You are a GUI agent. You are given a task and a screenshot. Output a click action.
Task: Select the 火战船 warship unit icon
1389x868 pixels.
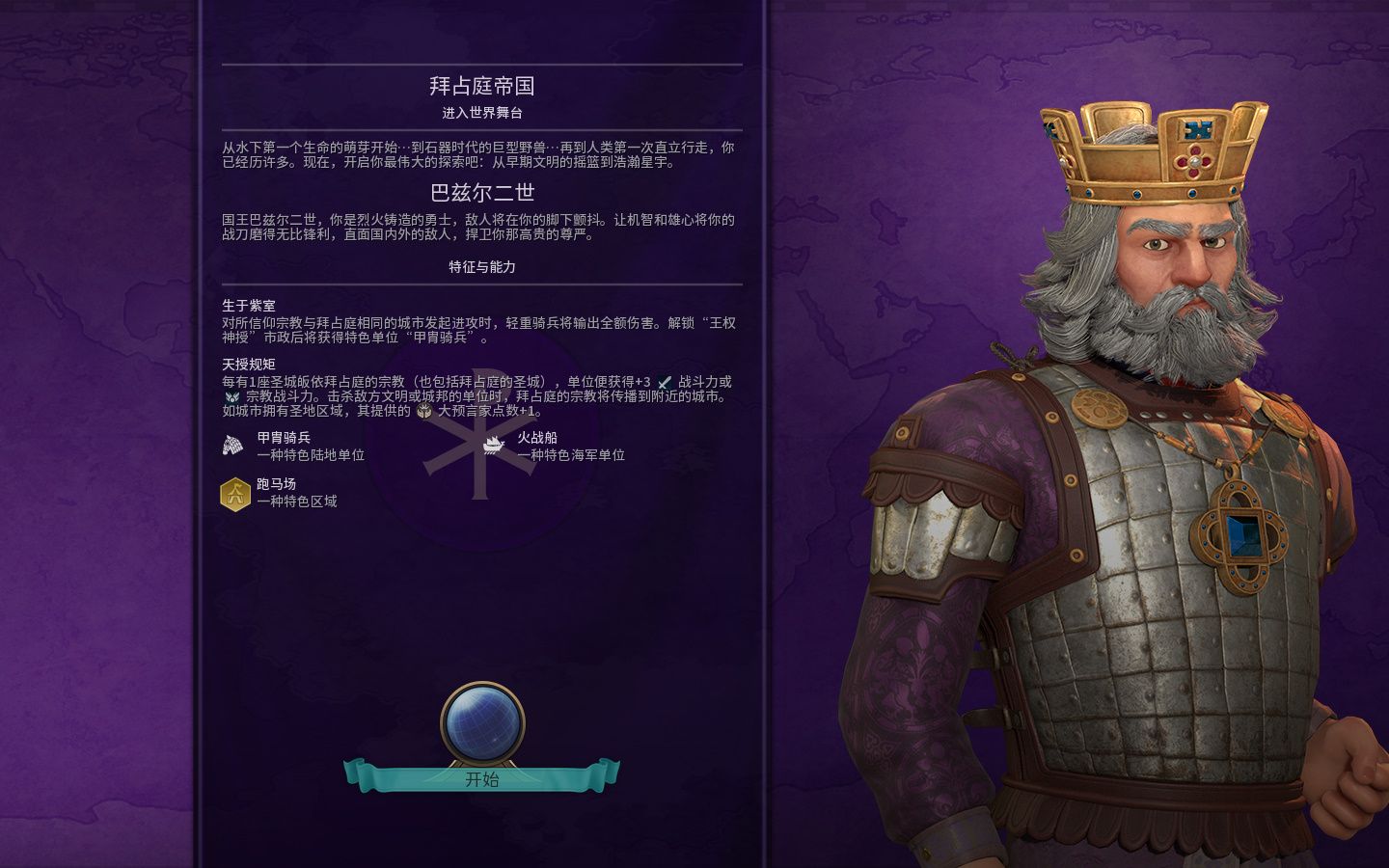492,445
